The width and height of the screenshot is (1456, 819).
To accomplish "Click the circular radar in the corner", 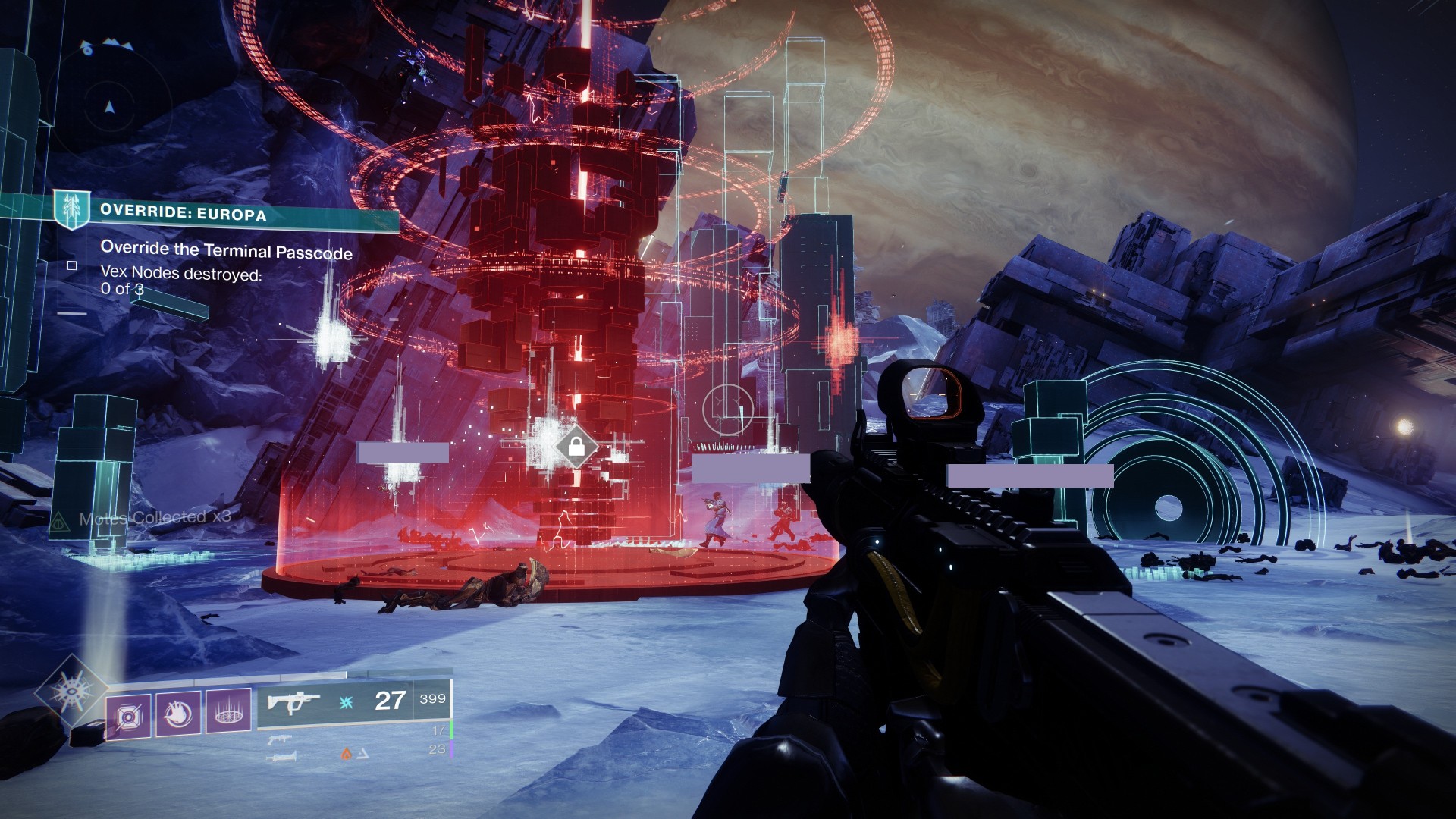I will coord(110,105).
